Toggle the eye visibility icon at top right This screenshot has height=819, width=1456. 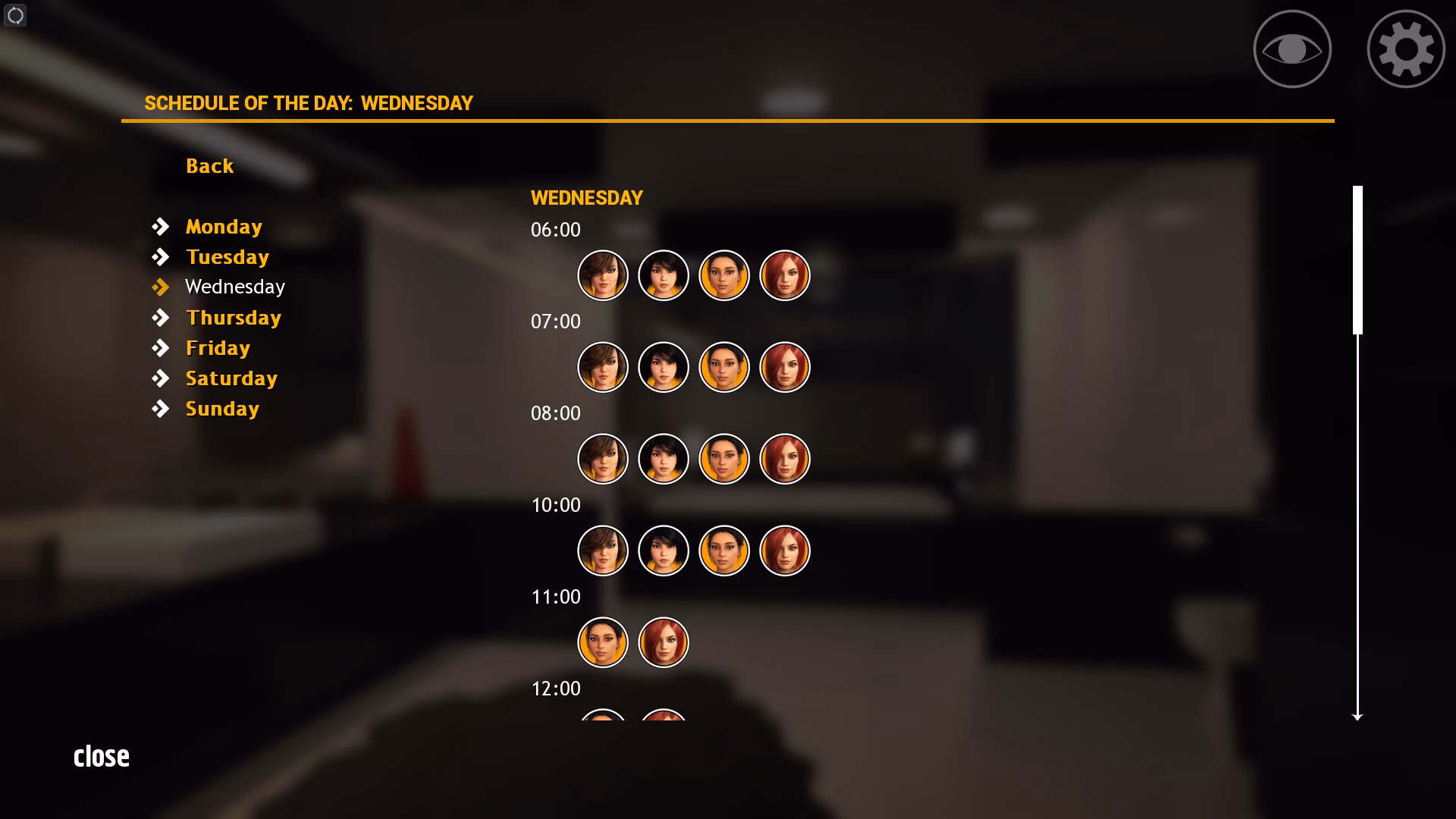pos(1291,48)
